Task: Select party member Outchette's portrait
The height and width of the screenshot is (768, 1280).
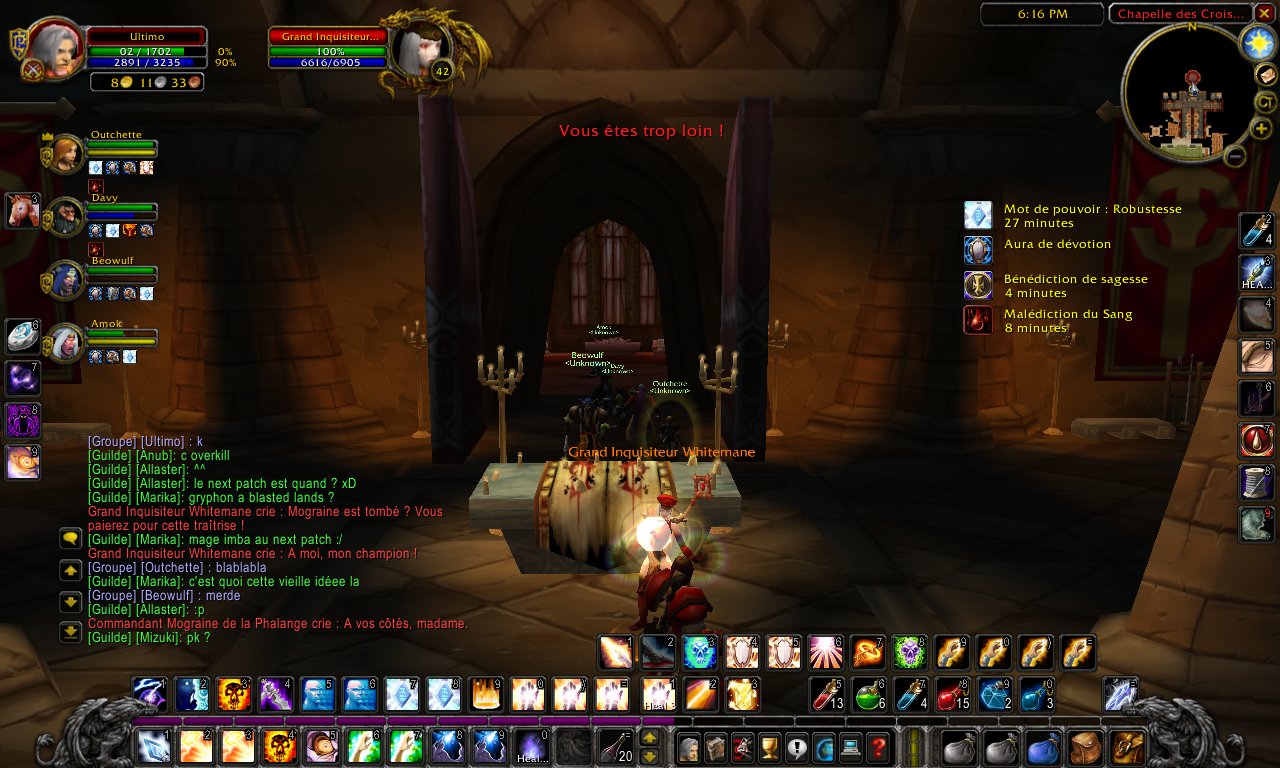Action: tap(67, 153)
